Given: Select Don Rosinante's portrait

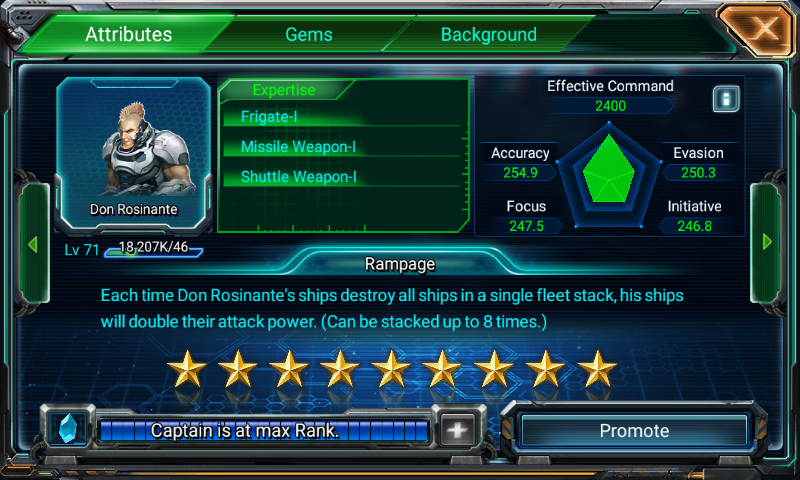Looking at the screenshot, I should click(134, 148).
